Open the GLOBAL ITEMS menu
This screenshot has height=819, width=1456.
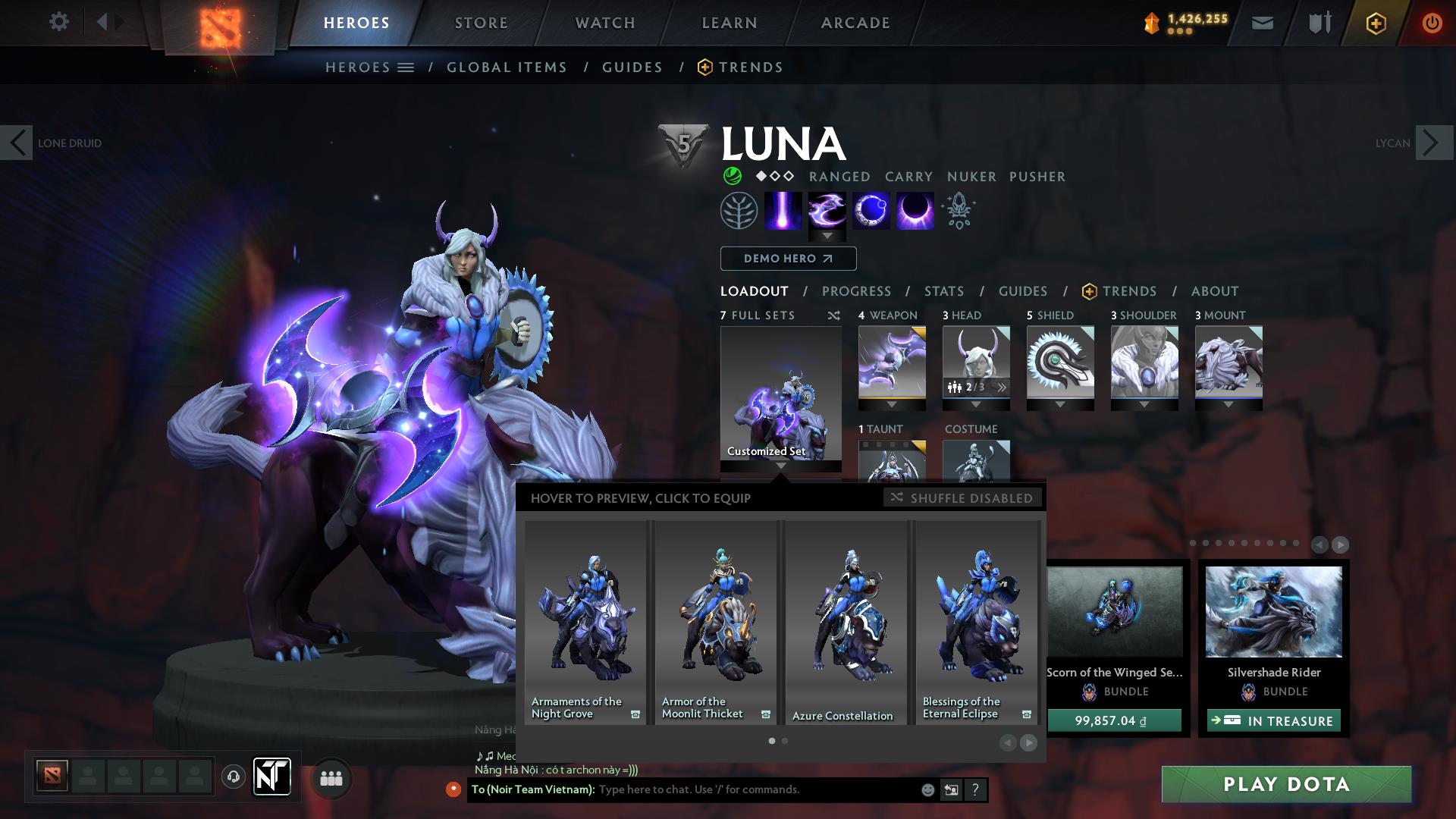[x=507, y=67]
